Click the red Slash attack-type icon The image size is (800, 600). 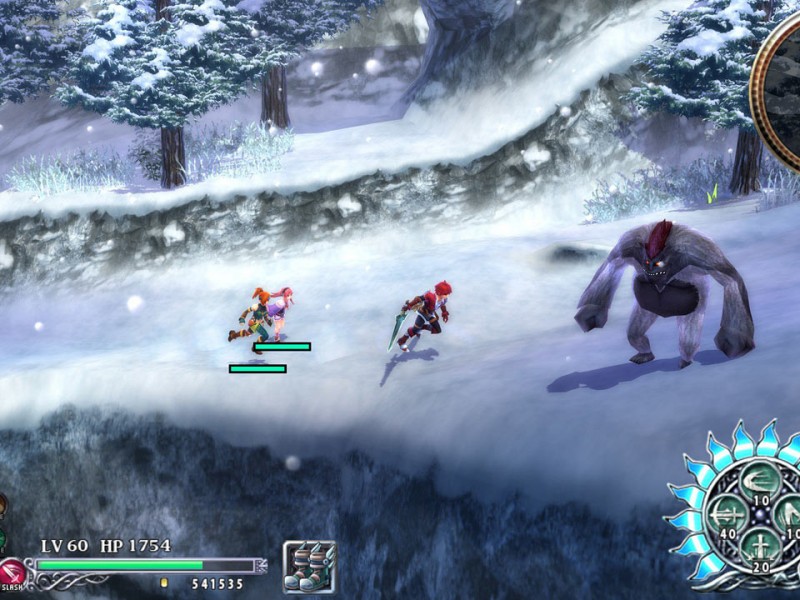pyautogui.click(x=12, y=572)
